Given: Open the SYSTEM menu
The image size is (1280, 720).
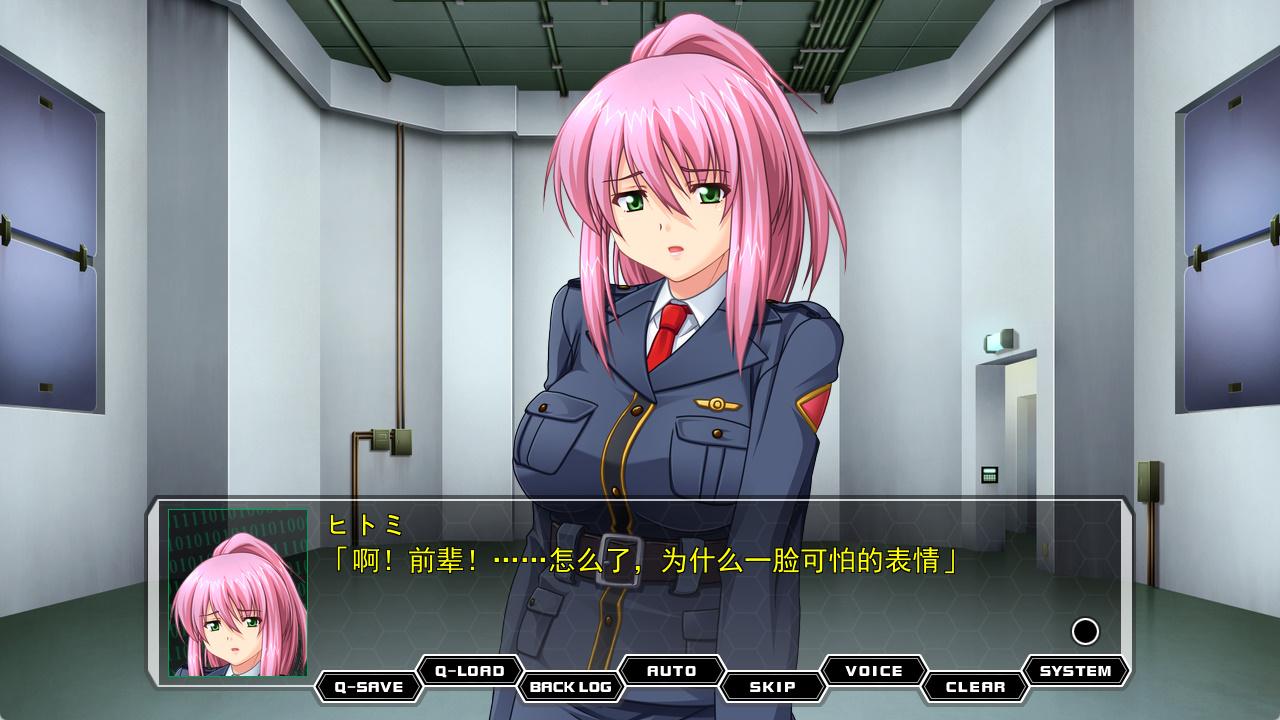Looking at the screenshot, I should (1075, 671).
